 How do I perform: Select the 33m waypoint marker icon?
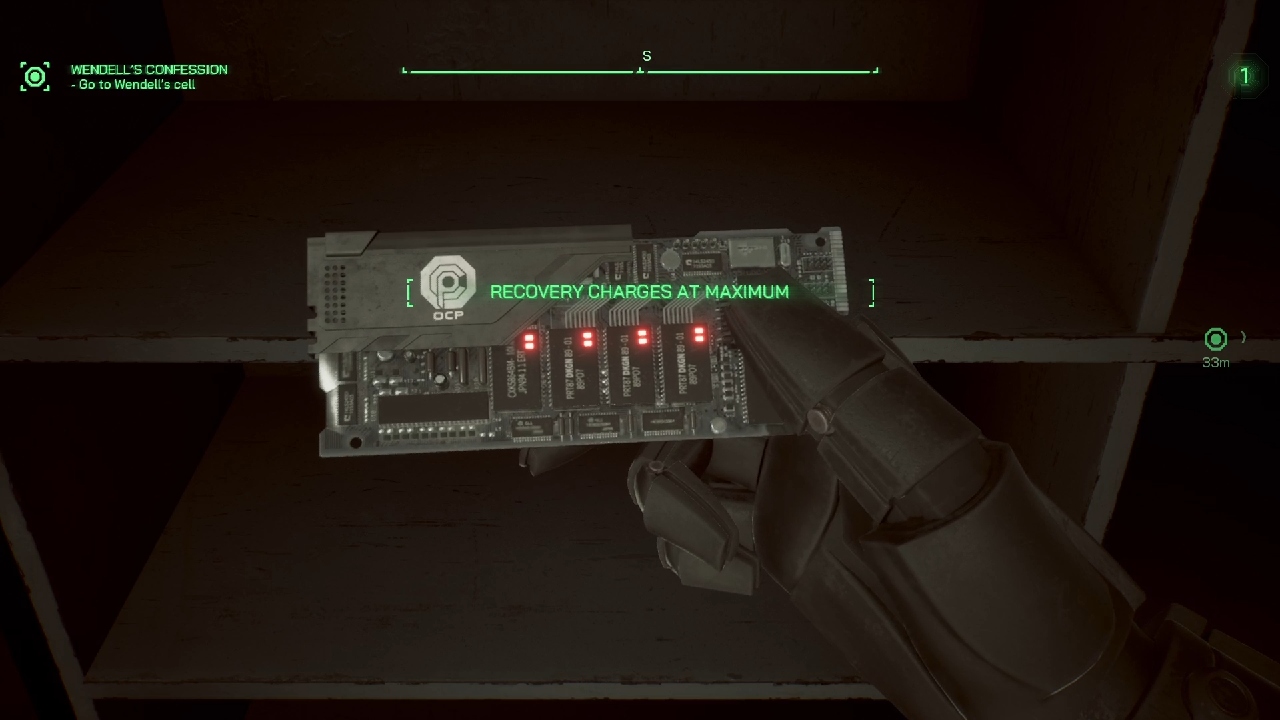point(1215,340)
